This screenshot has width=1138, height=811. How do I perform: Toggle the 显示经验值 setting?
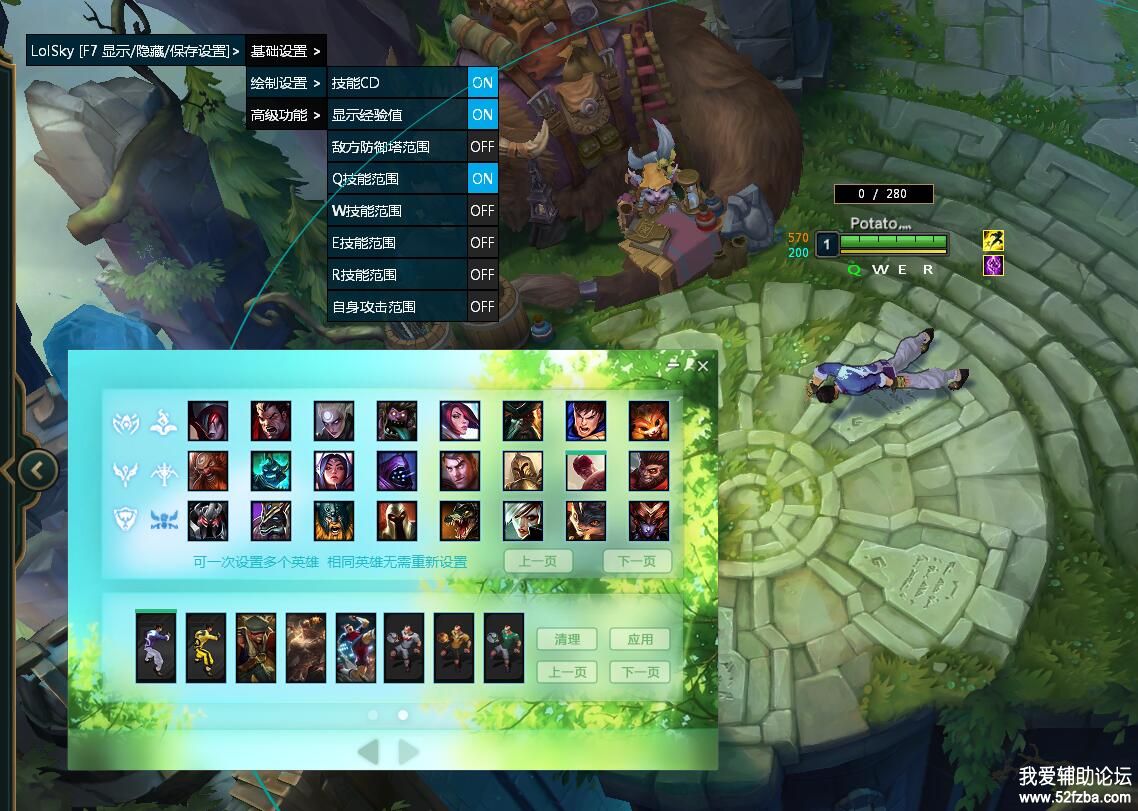point(482,115)
